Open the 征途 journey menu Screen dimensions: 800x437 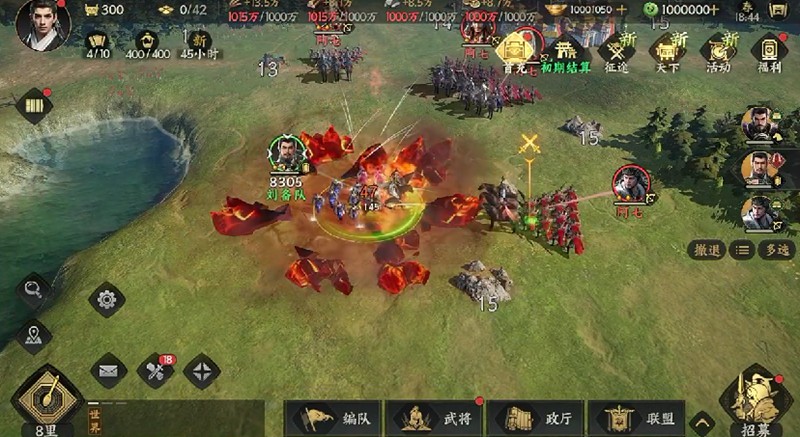click(615, 51)
